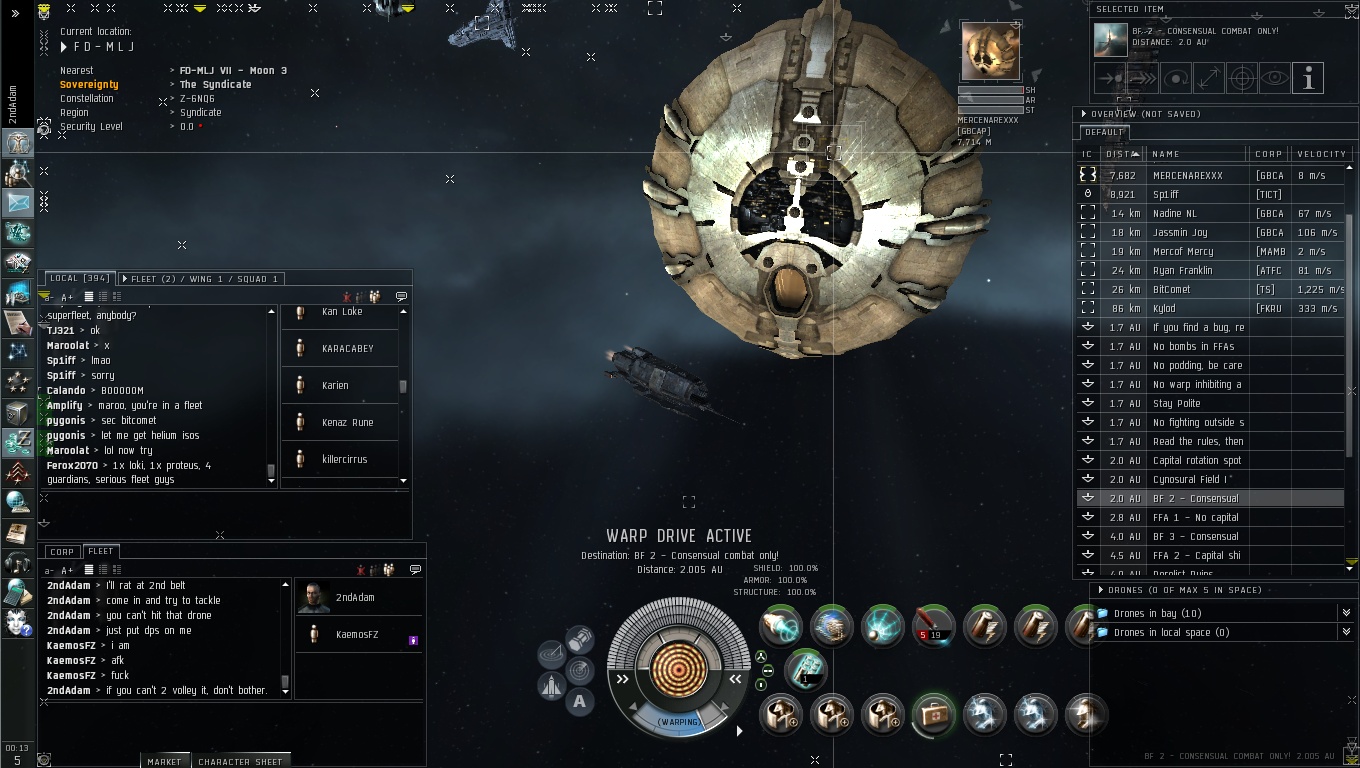Select the Cynosural Field overview row
Screen dimensions: 1360x768
[x=1190, y=479]
